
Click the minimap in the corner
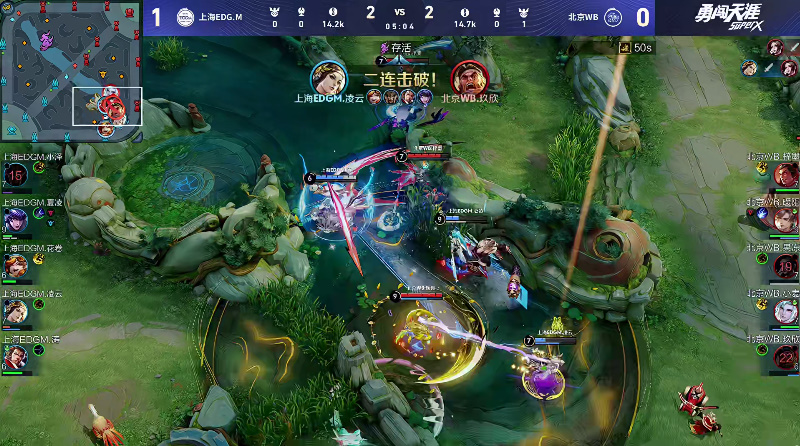pyautogui.click(x=71, y=72)
